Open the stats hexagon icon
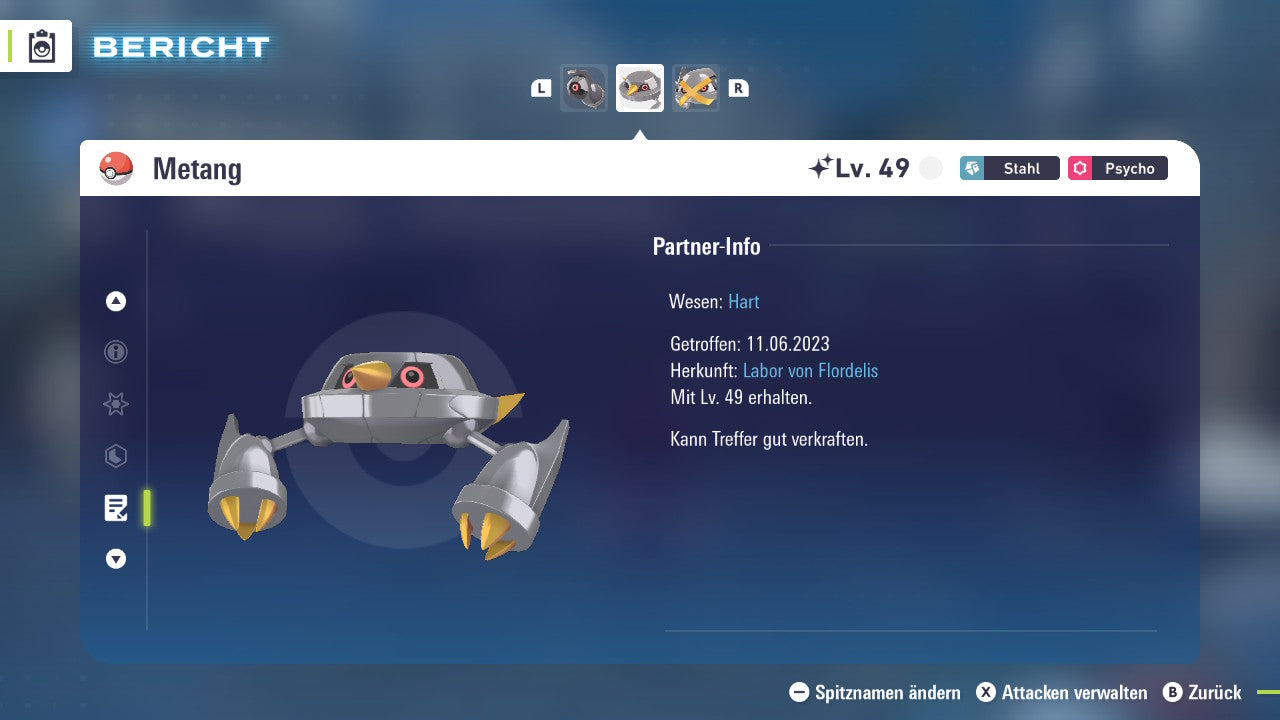 (115, 456)
